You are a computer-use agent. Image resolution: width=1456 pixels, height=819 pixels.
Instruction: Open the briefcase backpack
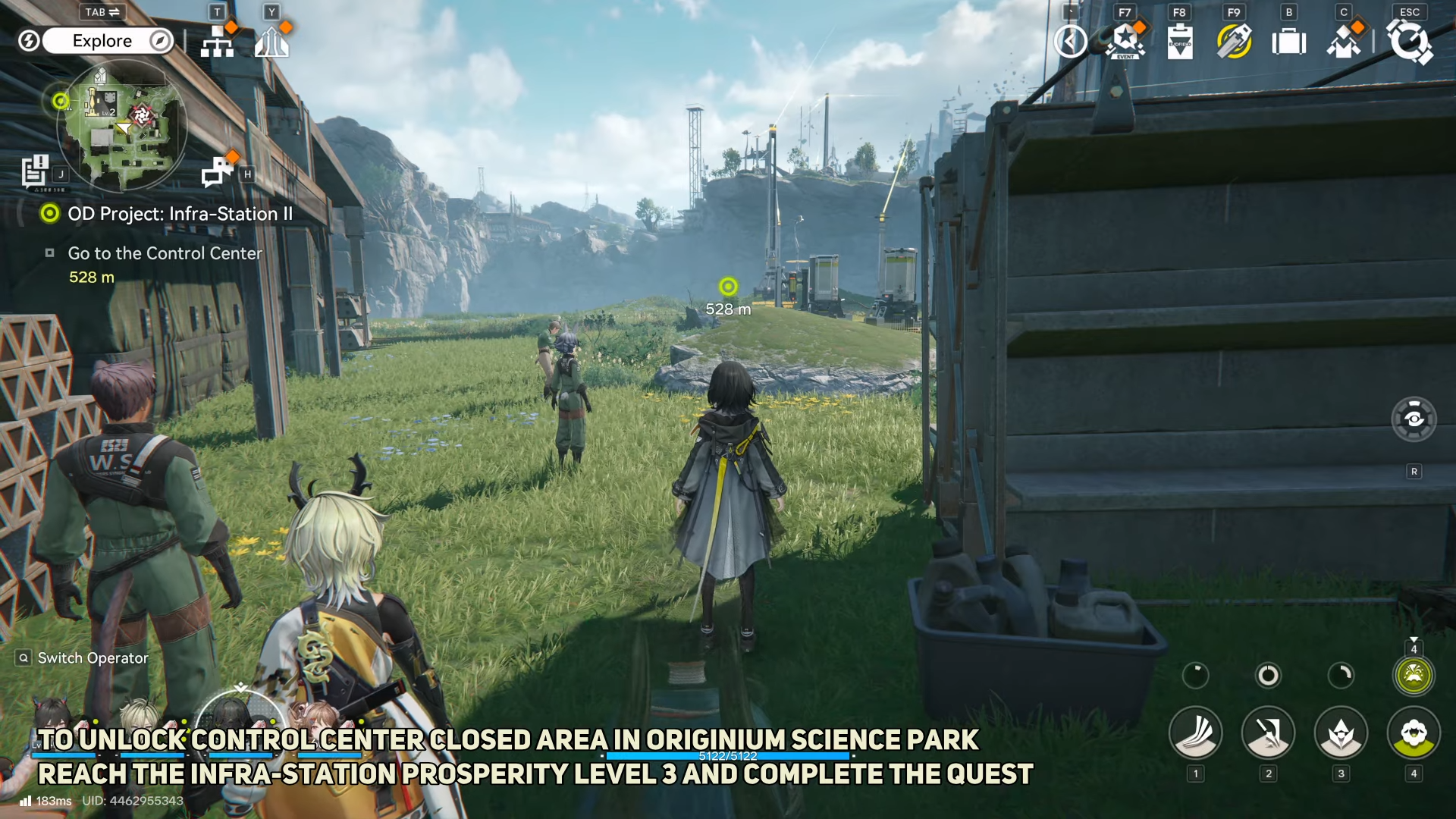point(1289,42)
